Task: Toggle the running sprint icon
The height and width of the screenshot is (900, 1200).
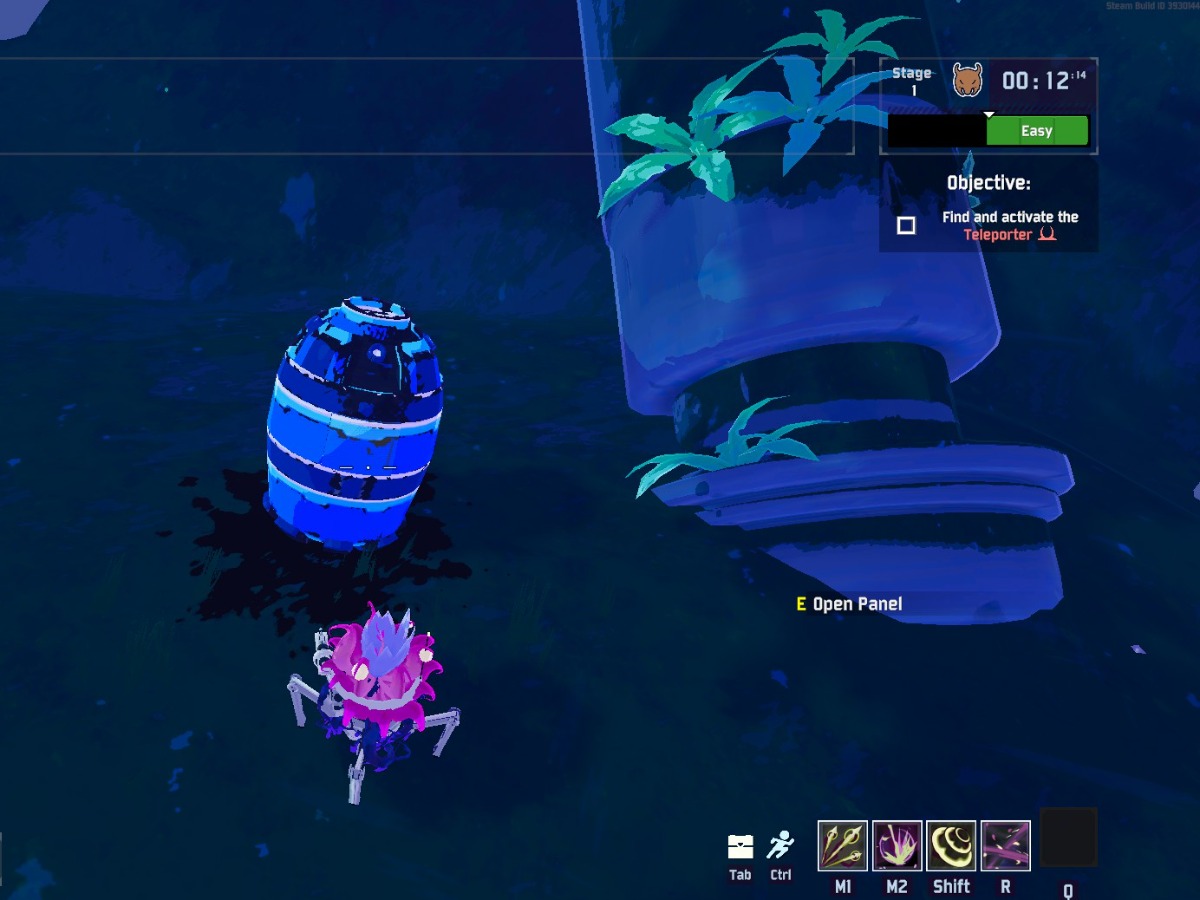Action: pyautogui.click(x=780, y=847)
